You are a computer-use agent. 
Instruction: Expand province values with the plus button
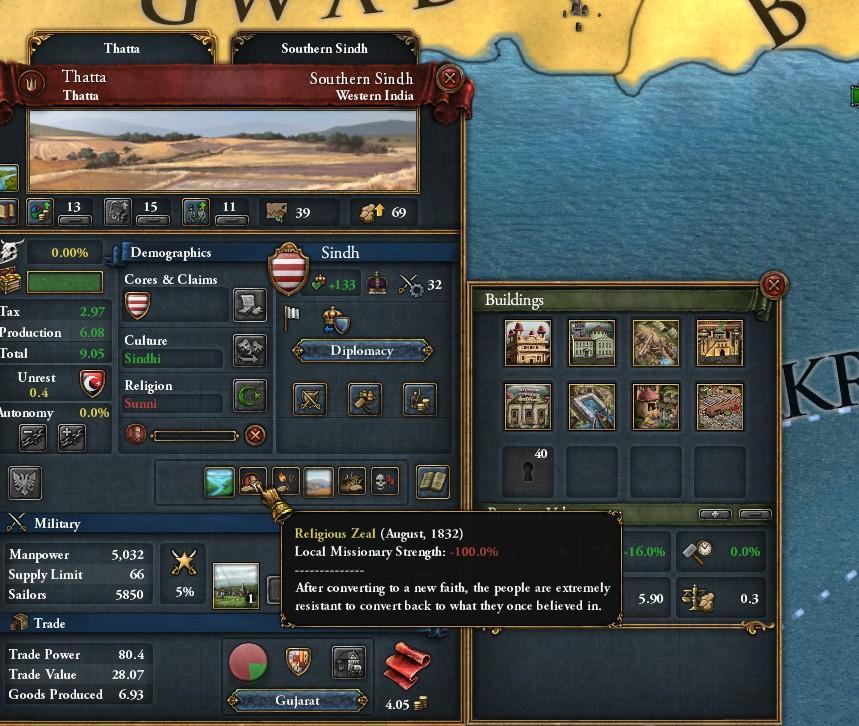coord(714,514)
